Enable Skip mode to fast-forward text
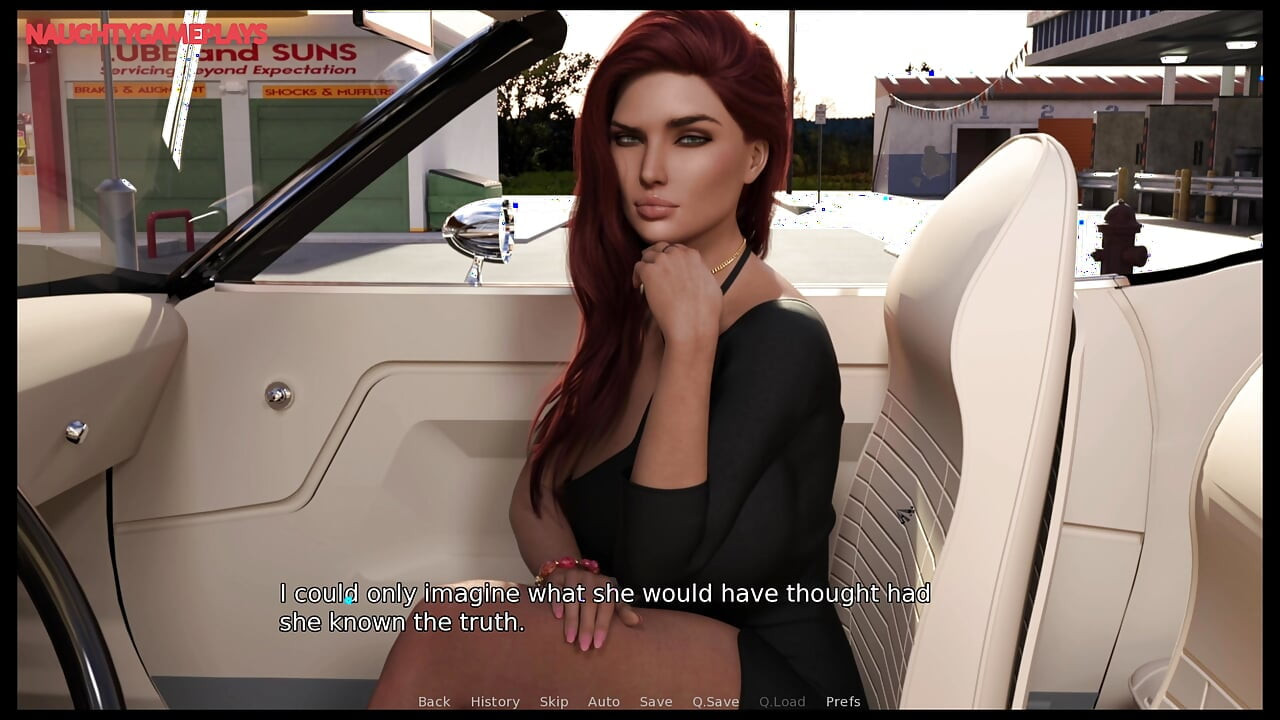 [555, 701]
